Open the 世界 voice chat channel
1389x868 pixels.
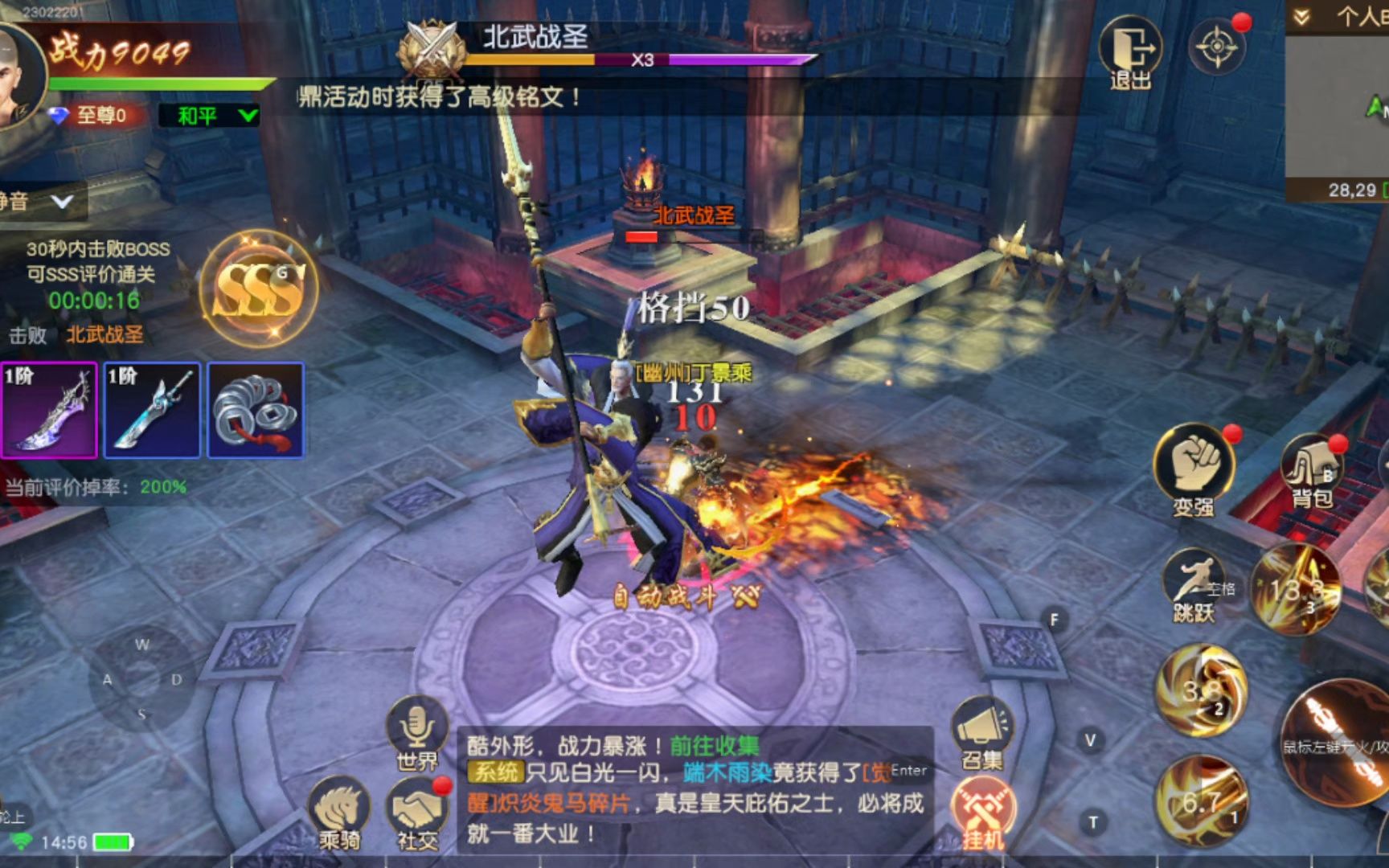416,731
